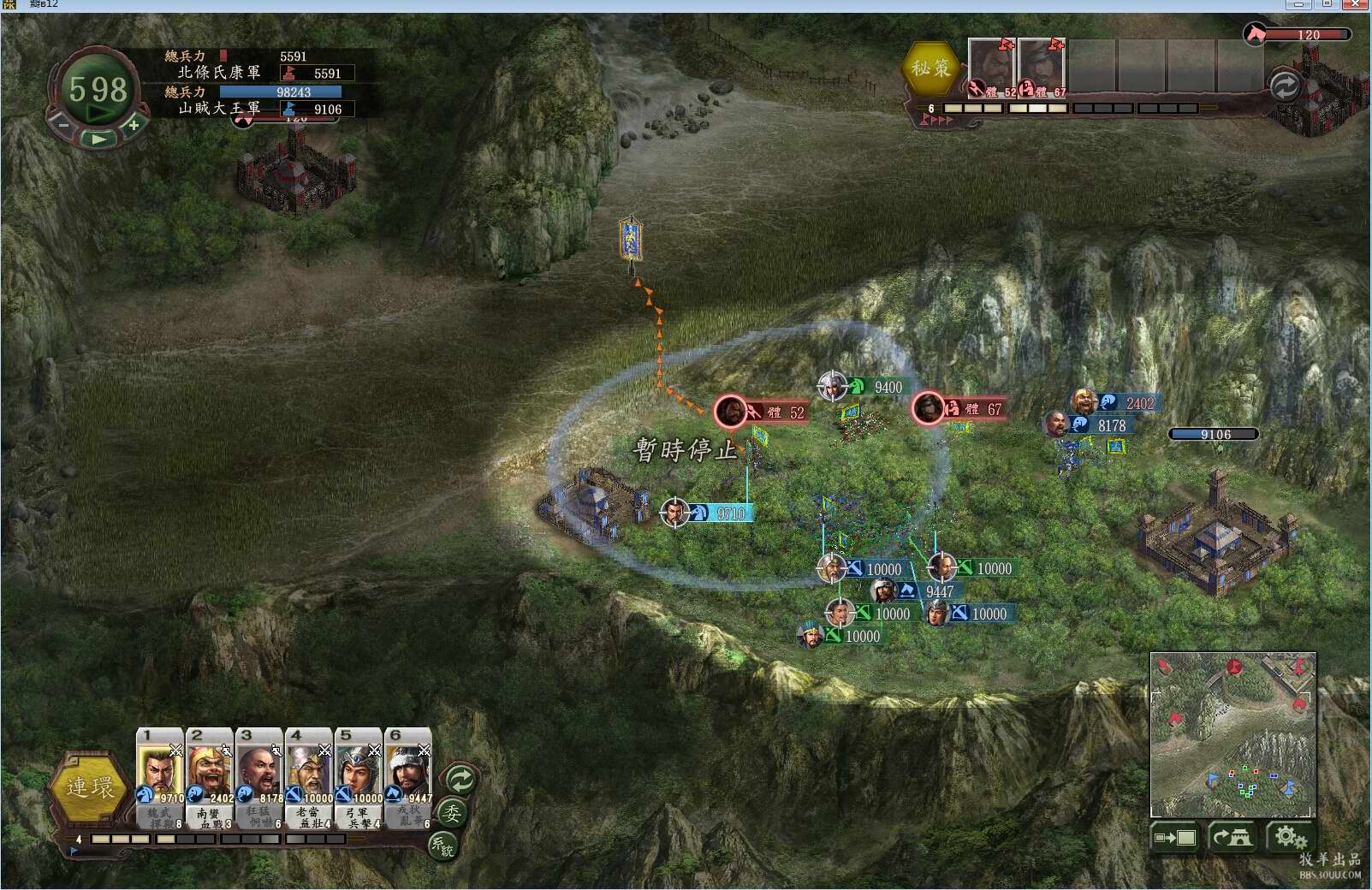Screen dimensions: 1372x890
Task: Decrease battle speed with the minus button
Action: click(x=63, y=125)
